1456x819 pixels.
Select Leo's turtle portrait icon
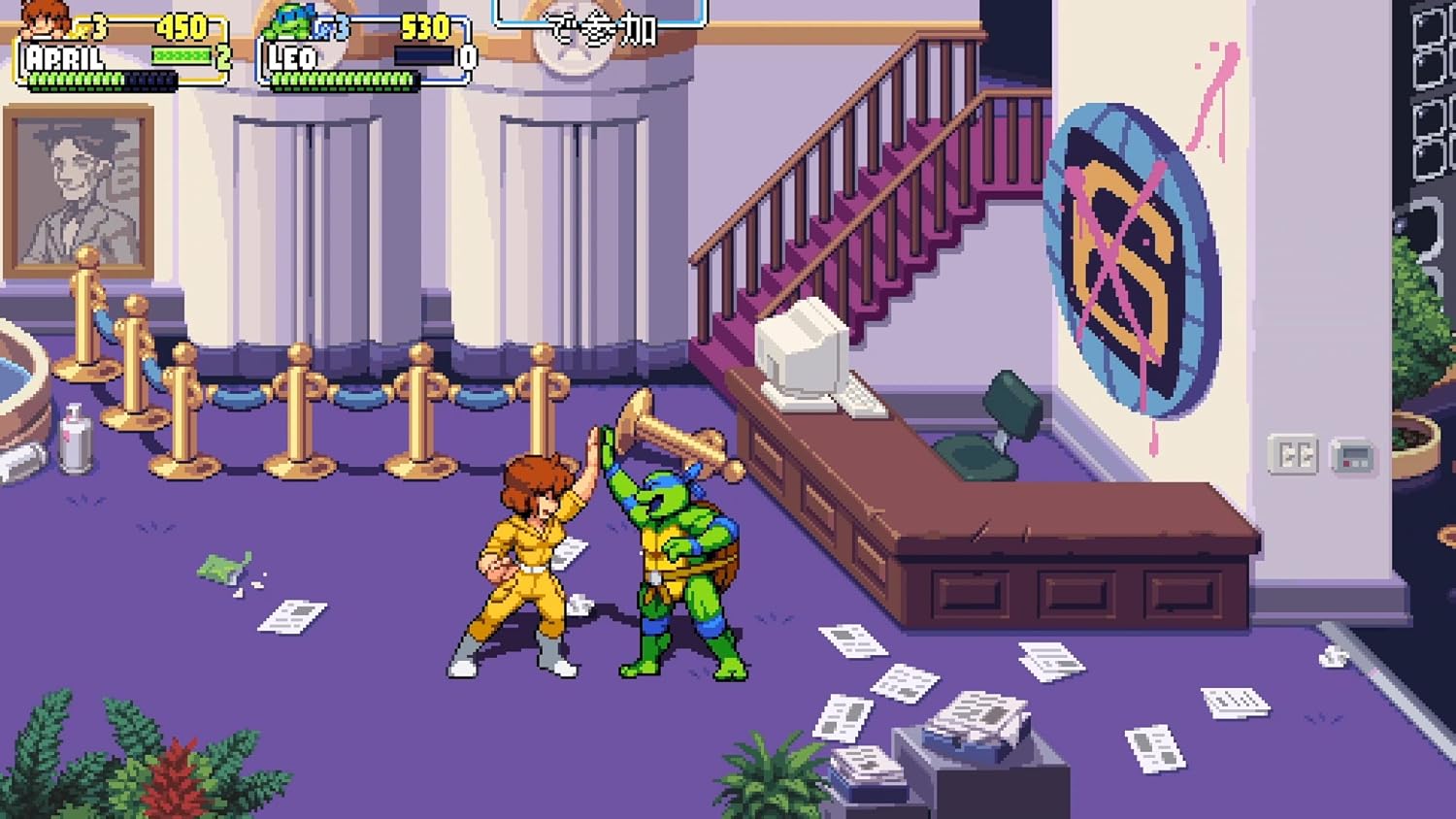pos(292,21)
